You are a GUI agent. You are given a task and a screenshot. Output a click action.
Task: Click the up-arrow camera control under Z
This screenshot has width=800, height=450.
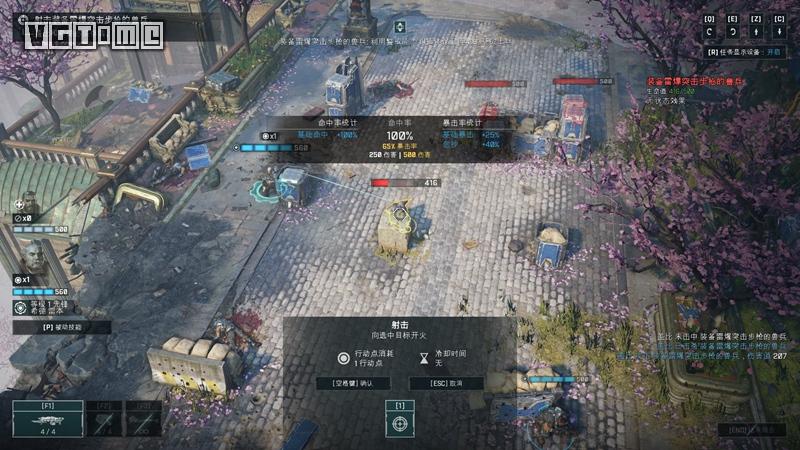coord(756,32)
